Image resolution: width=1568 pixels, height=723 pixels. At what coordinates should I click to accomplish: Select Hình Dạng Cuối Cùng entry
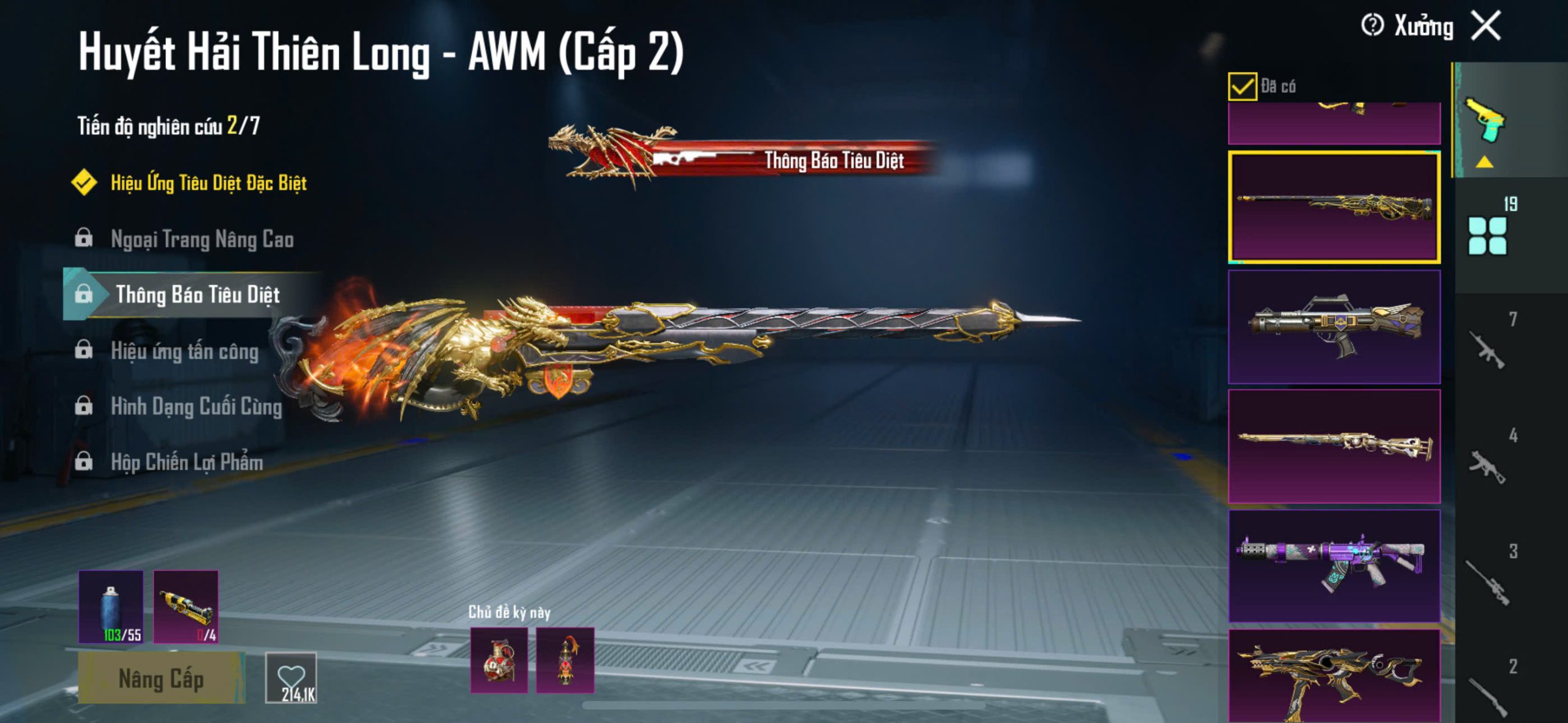[x=196, y=407]
